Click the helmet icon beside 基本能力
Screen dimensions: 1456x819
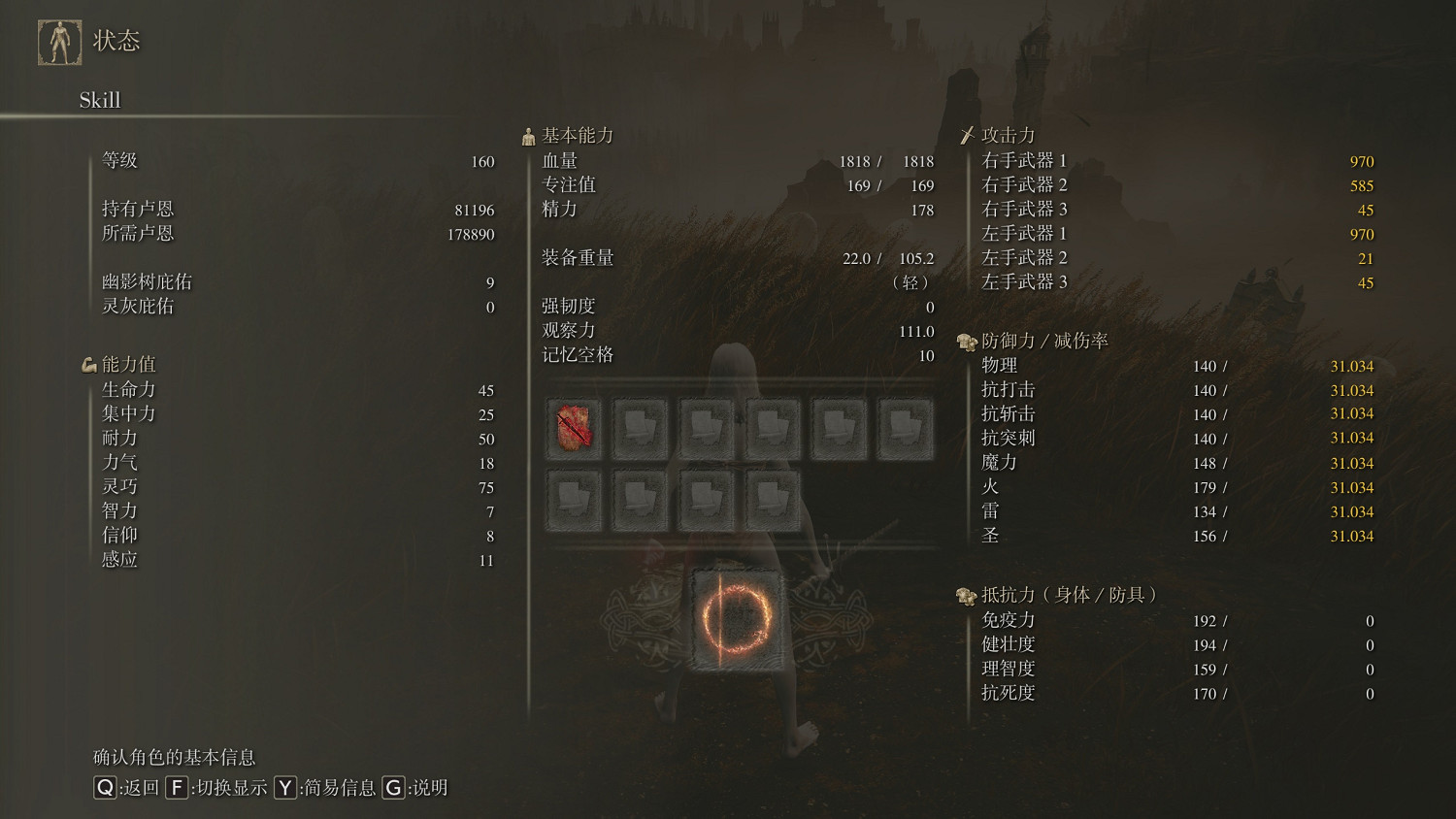click(x=528, y=135)
